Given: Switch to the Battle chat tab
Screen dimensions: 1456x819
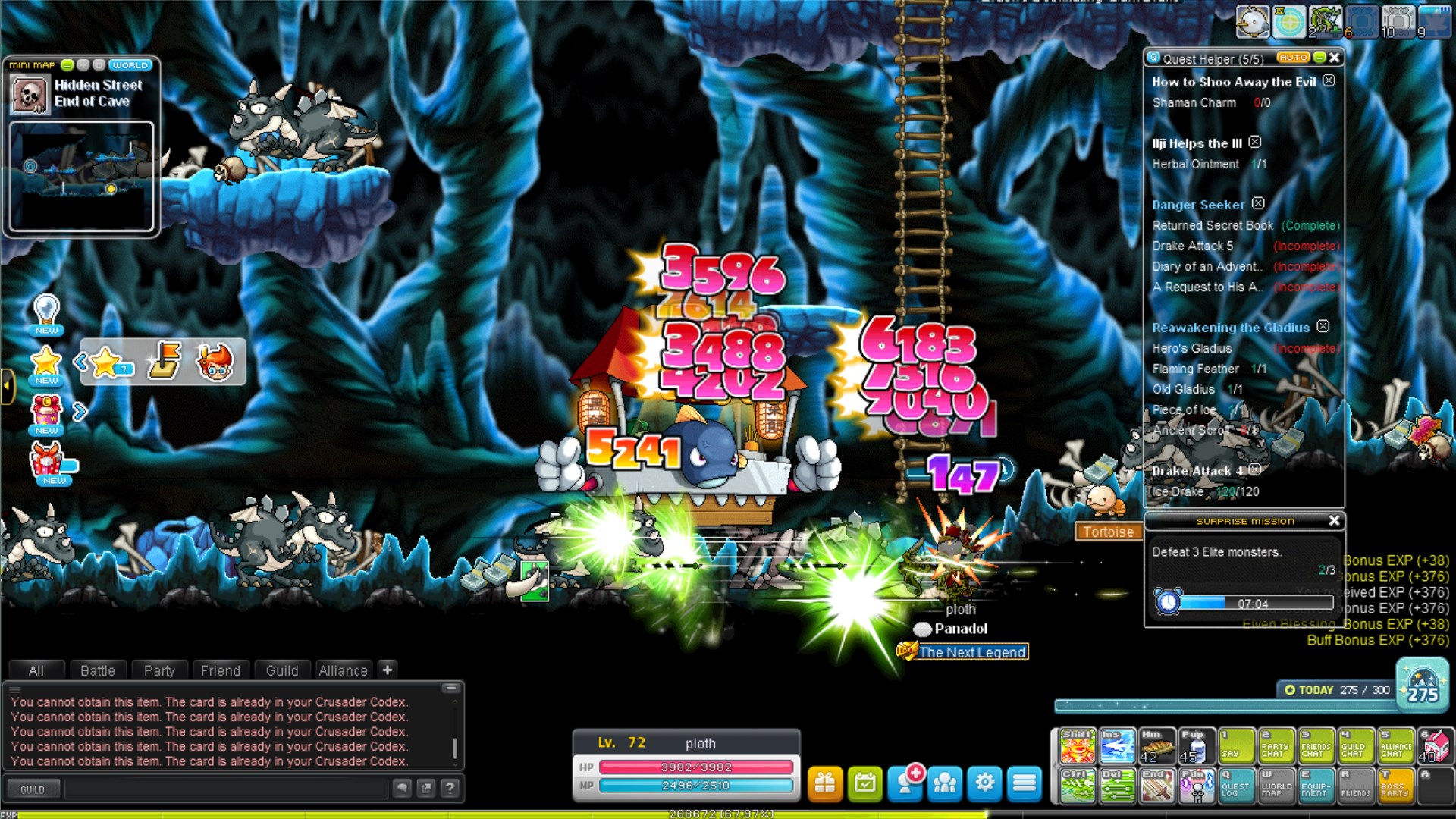Looking at the screenshot, I should click(x=98, y=670).
